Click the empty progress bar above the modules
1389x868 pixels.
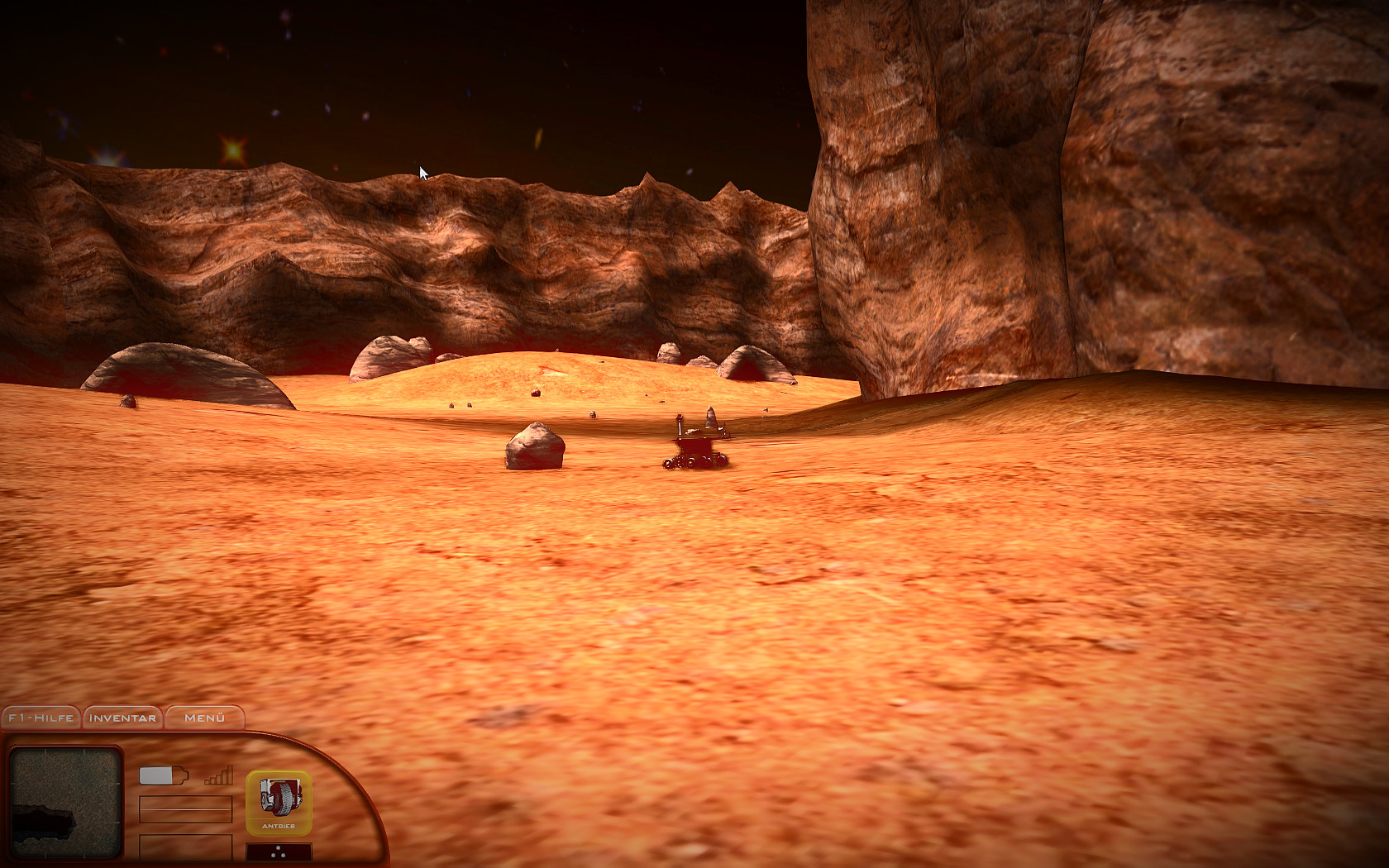pos(186,809)
